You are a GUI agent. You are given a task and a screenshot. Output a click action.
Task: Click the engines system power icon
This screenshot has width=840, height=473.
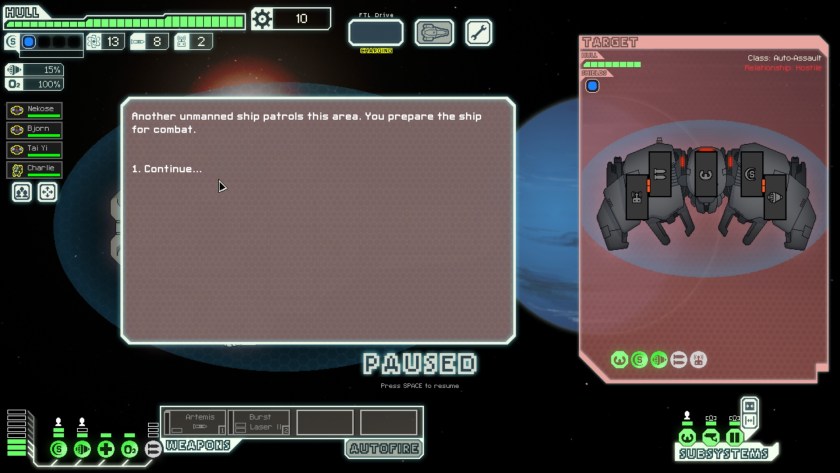(83, 449)
